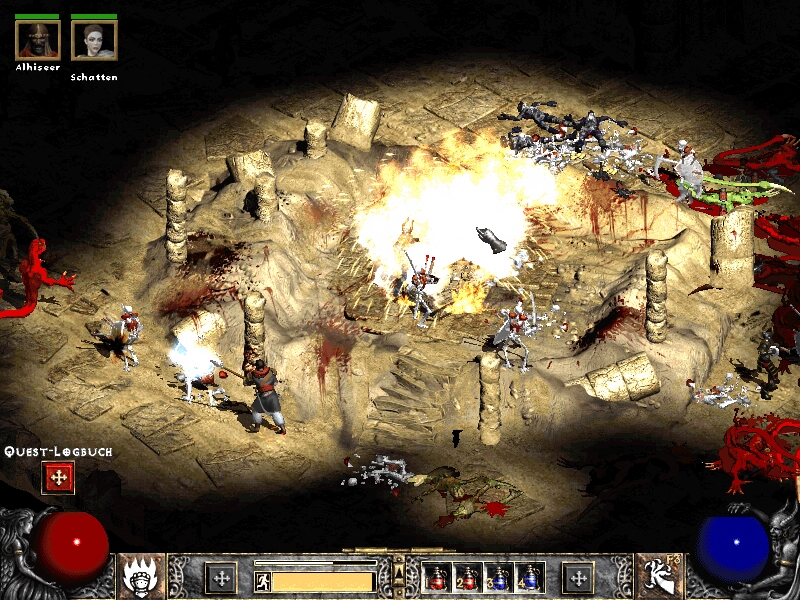Toggle the run/walk running-man button
Viewport: 800px width, 600px height.
[x=262, y=580]
